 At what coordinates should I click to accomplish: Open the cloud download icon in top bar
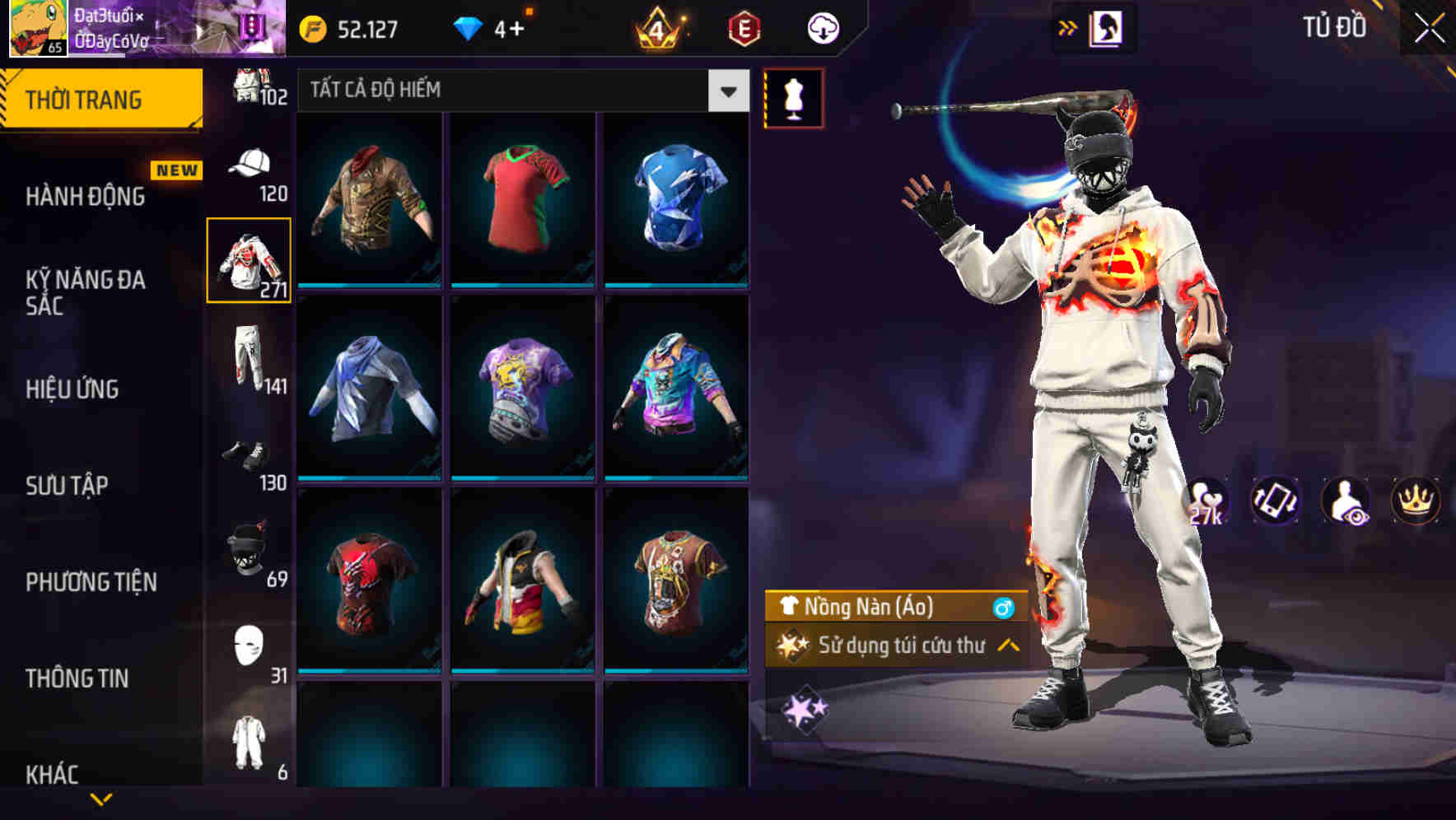click(823, 27)
